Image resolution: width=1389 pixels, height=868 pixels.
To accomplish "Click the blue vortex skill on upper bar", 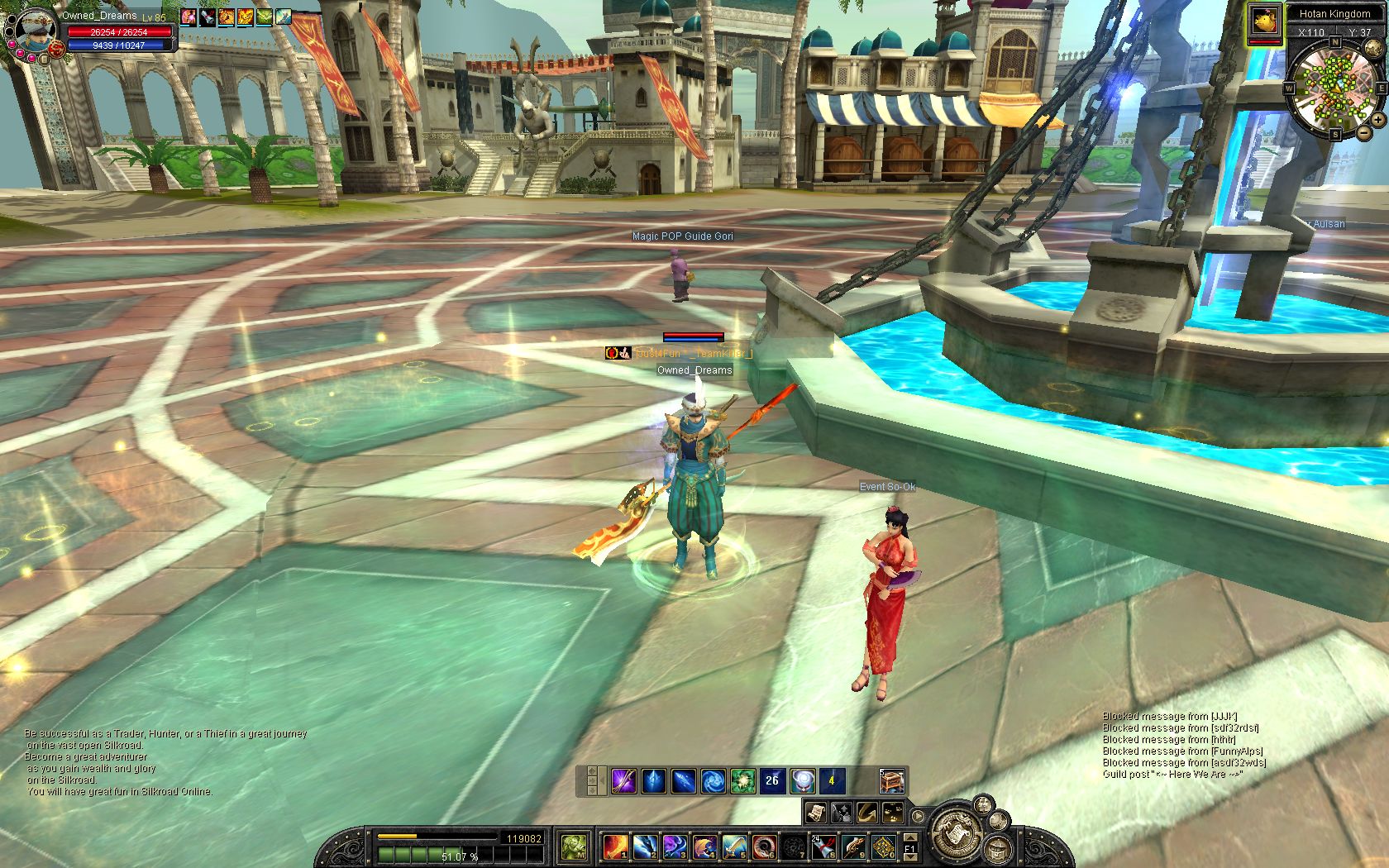I will (713, 780).
